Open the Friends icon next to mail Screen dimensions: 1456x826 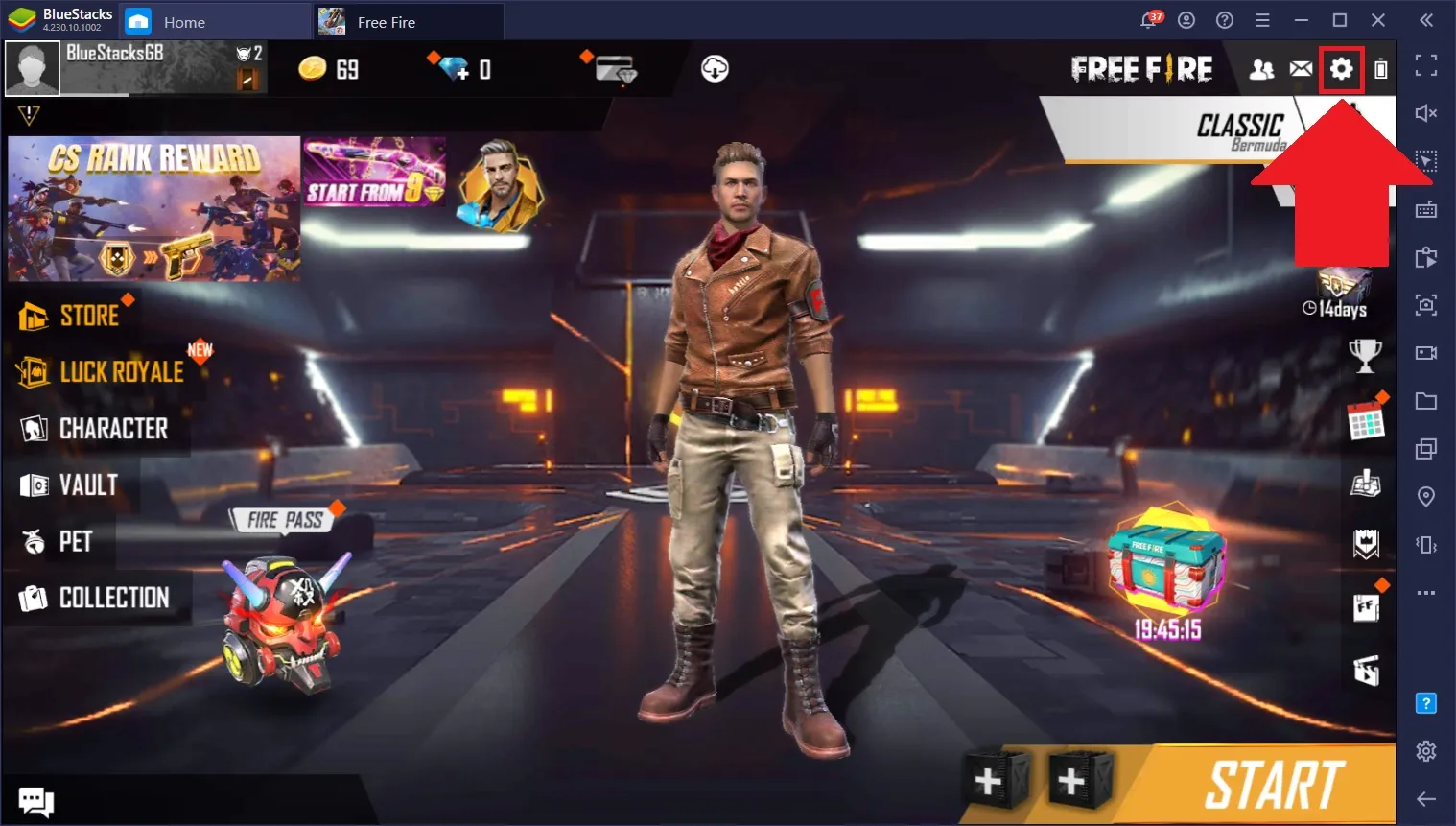click(1261, 69)
